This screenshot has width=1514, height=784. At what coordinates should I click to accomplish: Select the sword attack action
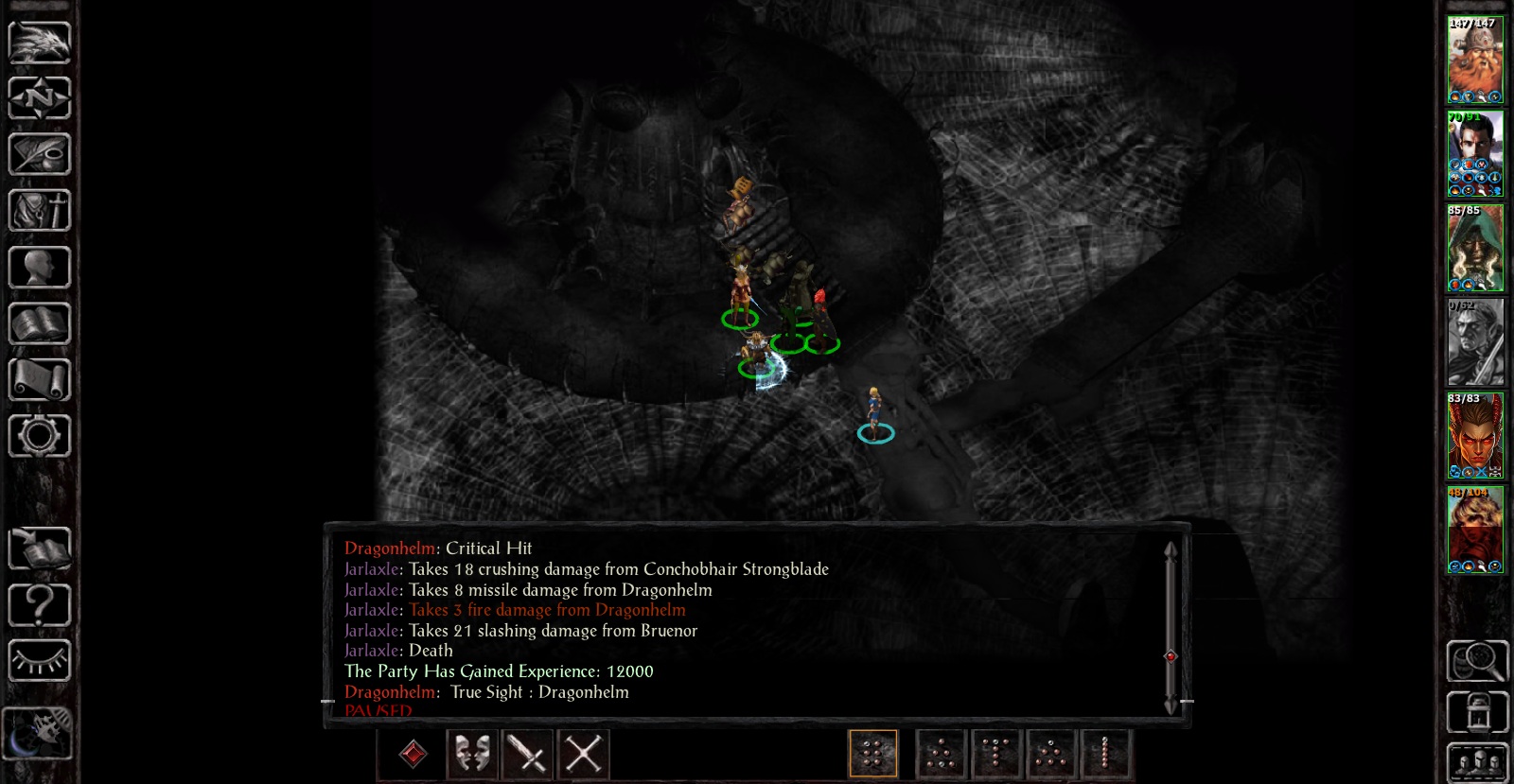527,754
